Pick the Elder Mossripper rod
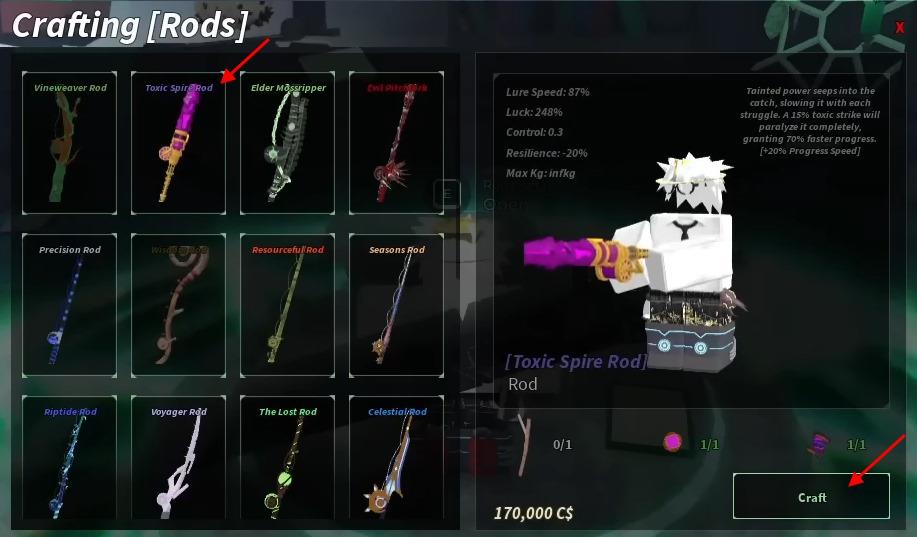This screenshot has width=917, height=537. (x=288, y=142)
